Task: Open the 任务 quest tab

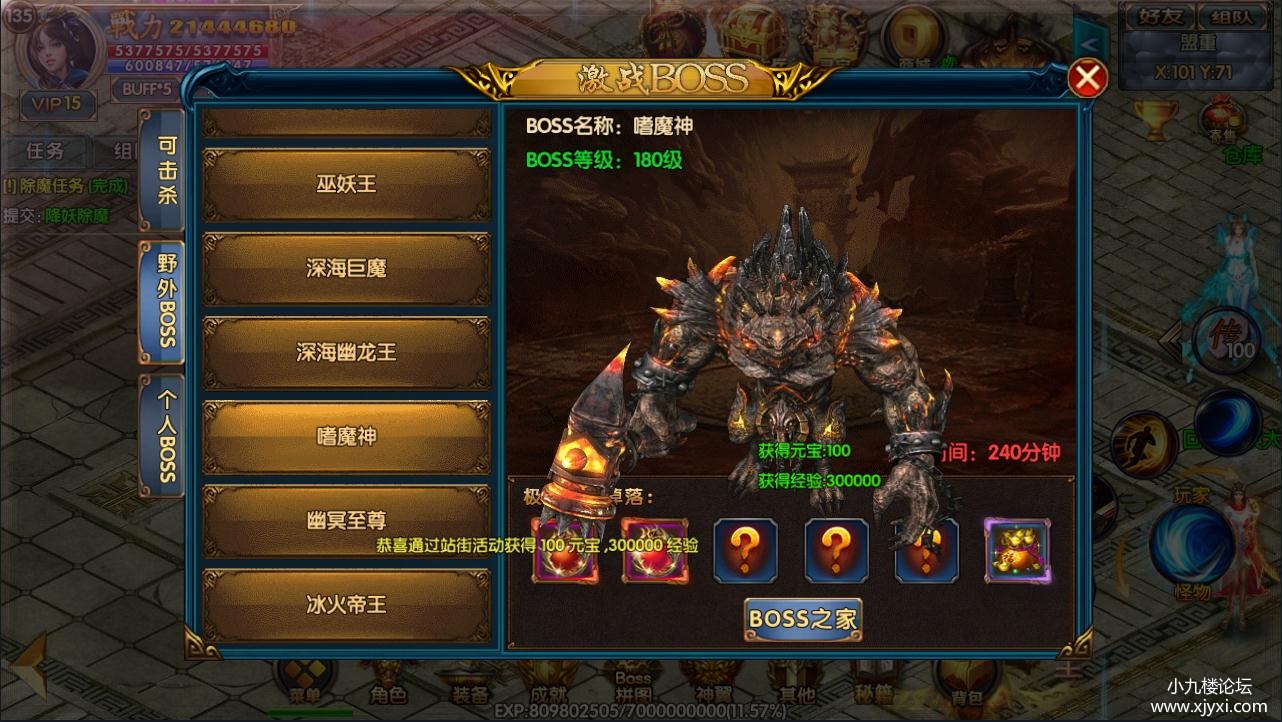Action: [x=45, y=151]
